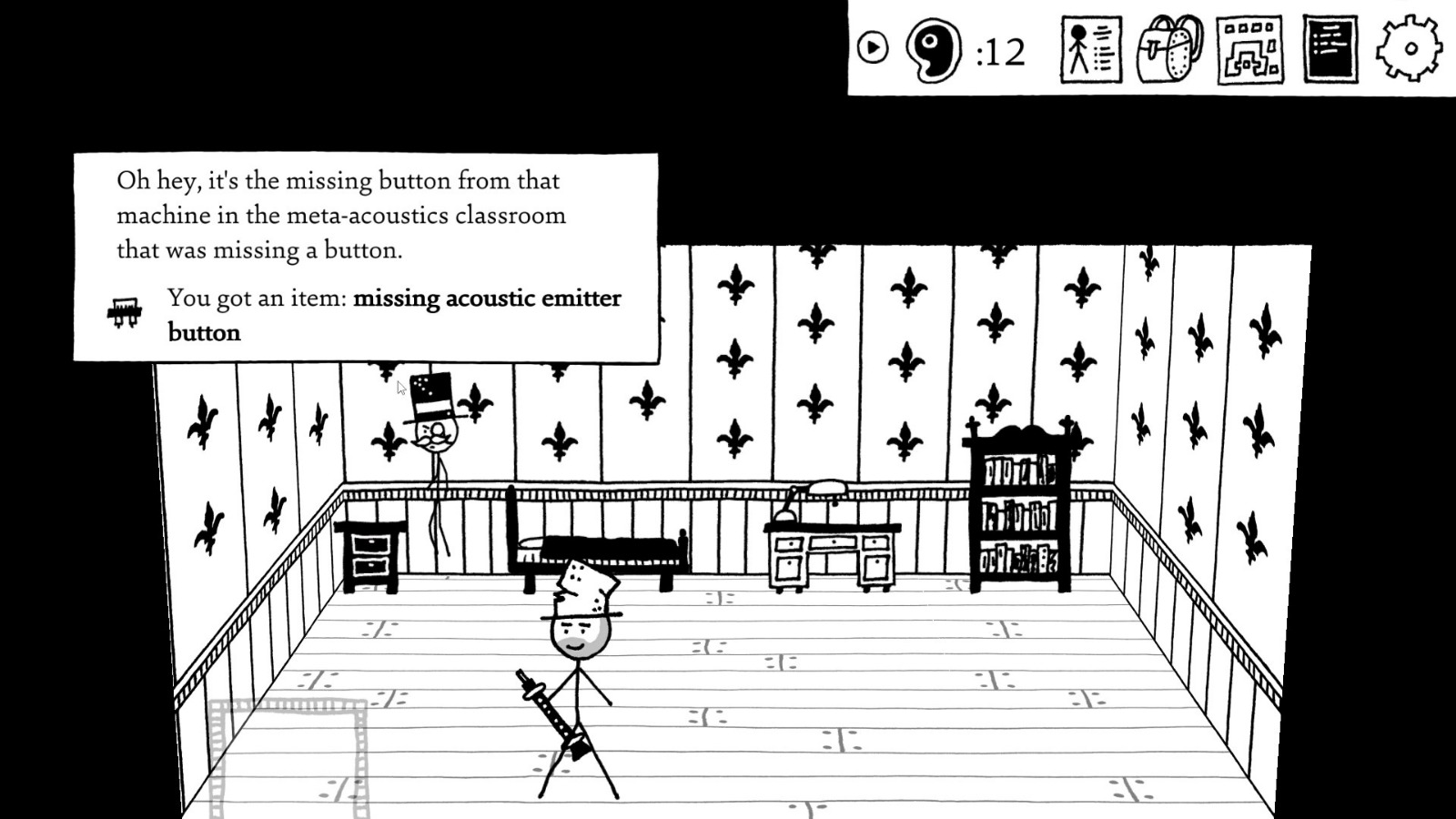This screenshot has height=819, width=1456.
Task: Inspect the tall bookshelf
Action: [1019, 505]
